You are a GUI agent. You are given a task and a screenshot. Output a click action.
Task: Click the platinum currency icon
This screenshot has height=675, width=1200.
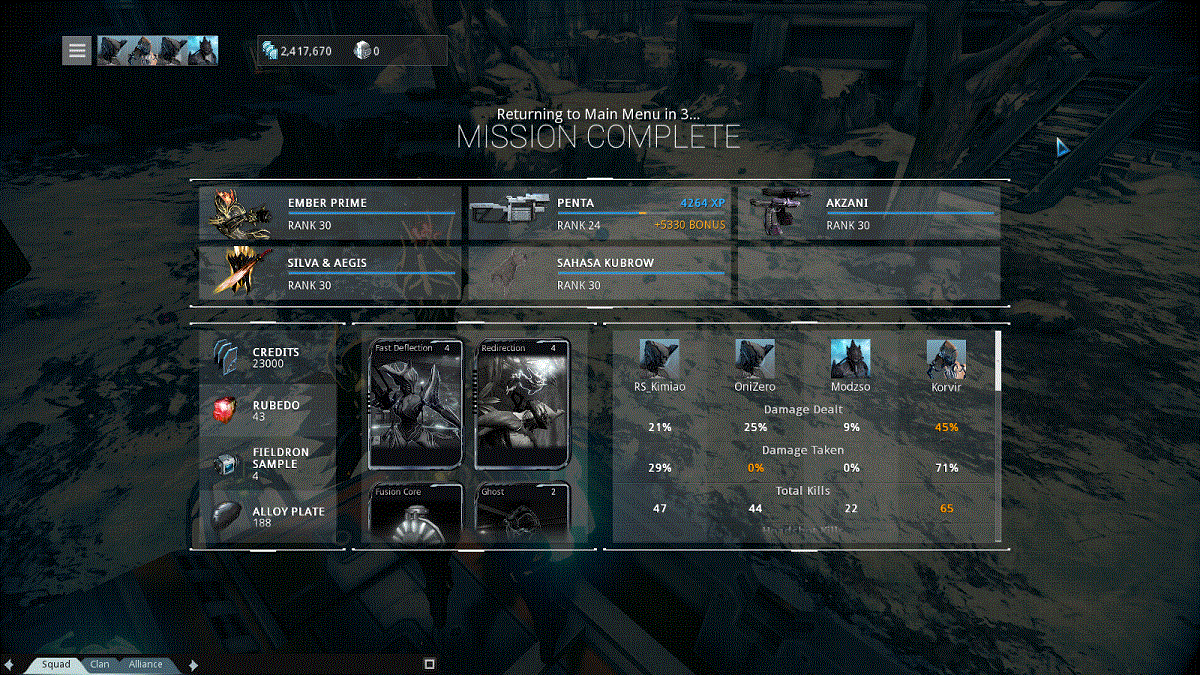[x=362, y=50]
